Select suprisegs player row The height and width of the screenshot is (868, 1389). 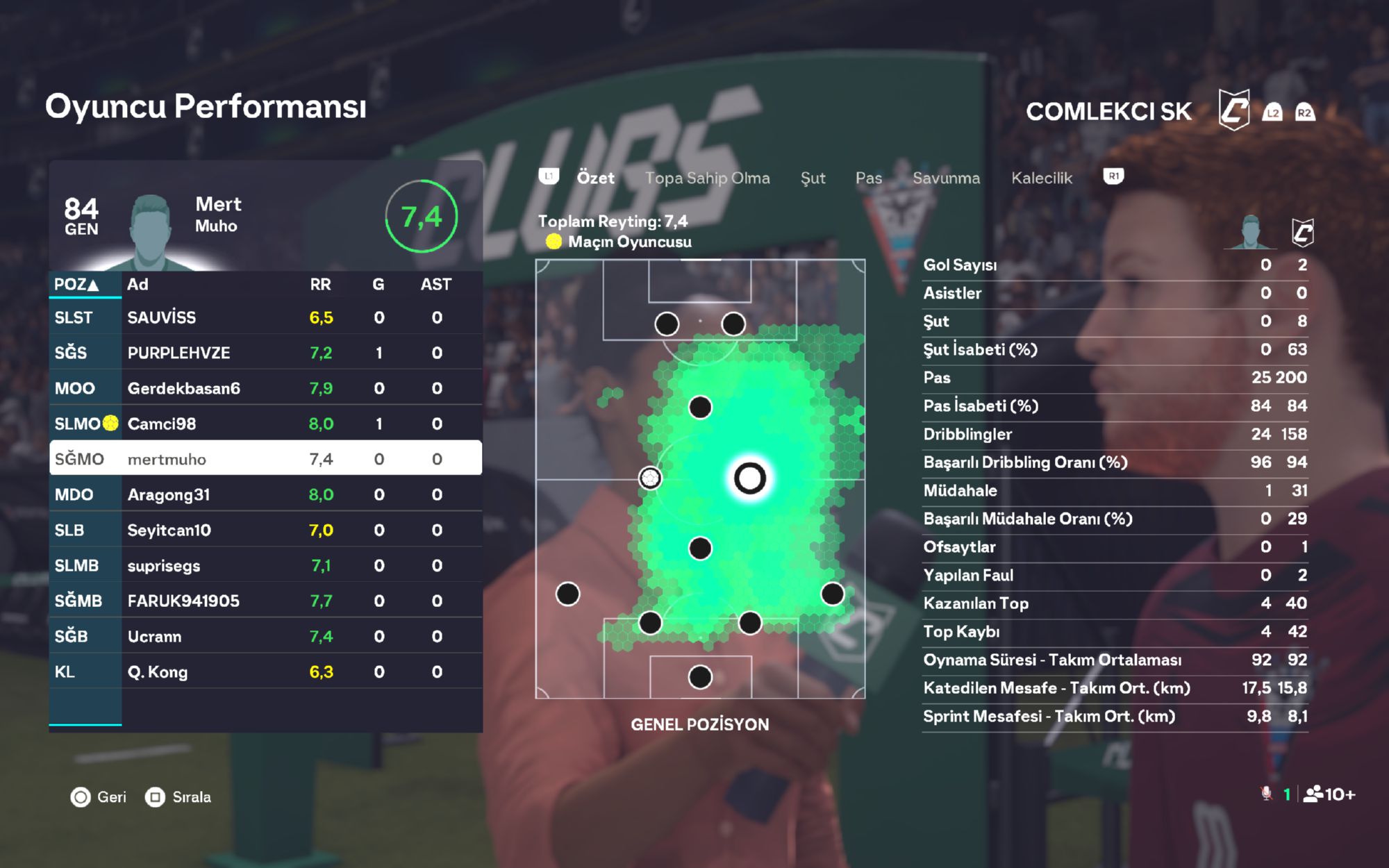(x=265, y=565)
